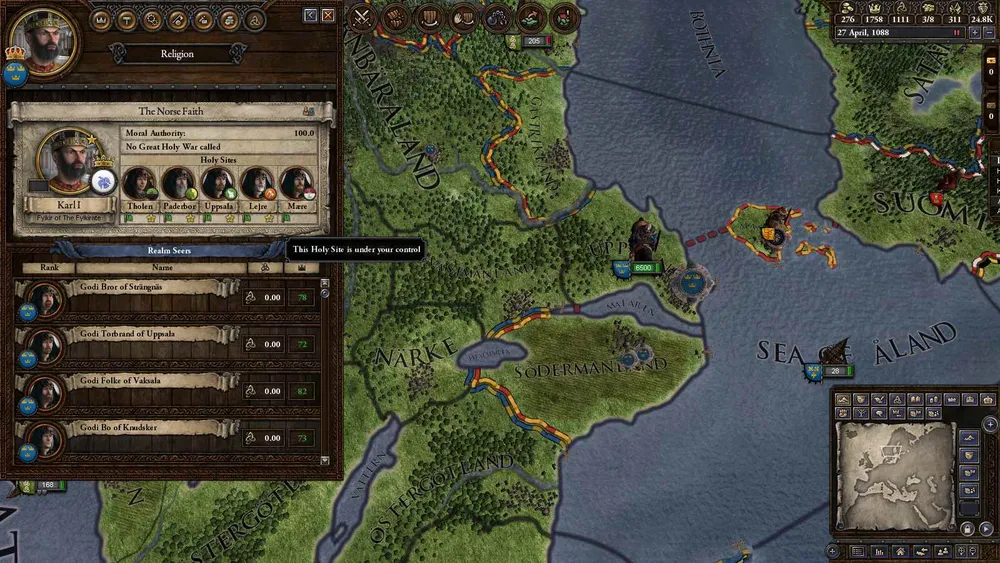Sort realm seers by Rank column
Image resolution: width=1000 pixels, height=563 pixels.
pyautogui.click(x=48, y=267)
